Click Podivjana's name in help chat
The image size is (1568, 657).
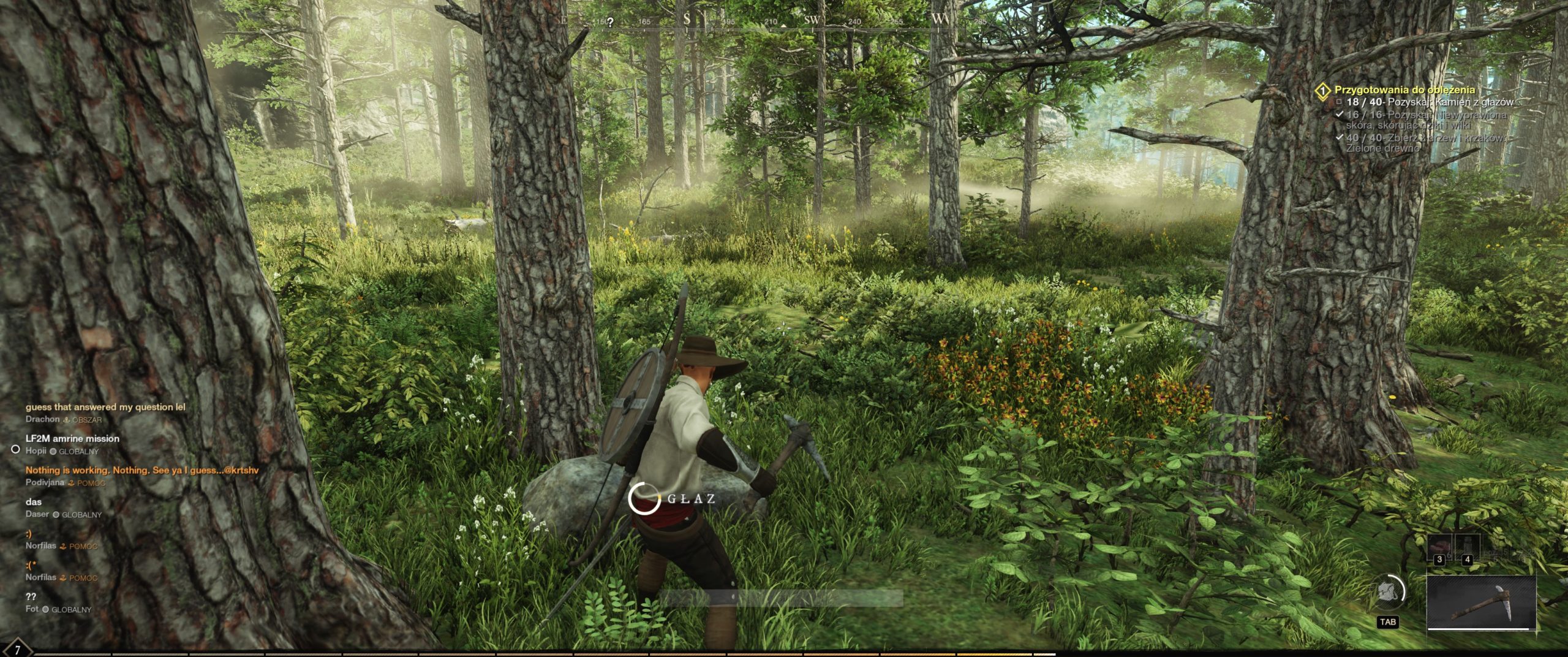(x=44, y=482)
